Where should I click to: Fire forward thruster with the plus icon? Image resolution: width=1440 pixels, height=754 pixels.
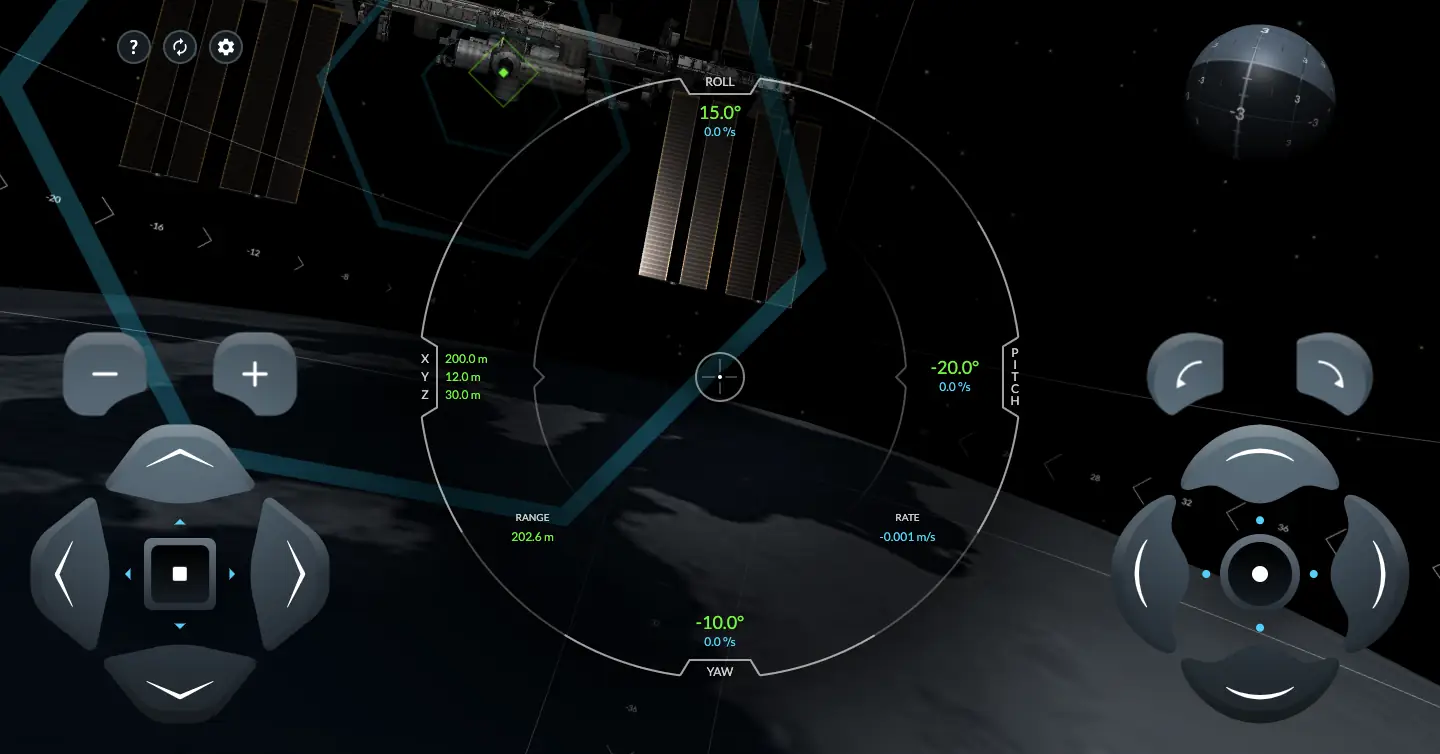tap(255, 374)
